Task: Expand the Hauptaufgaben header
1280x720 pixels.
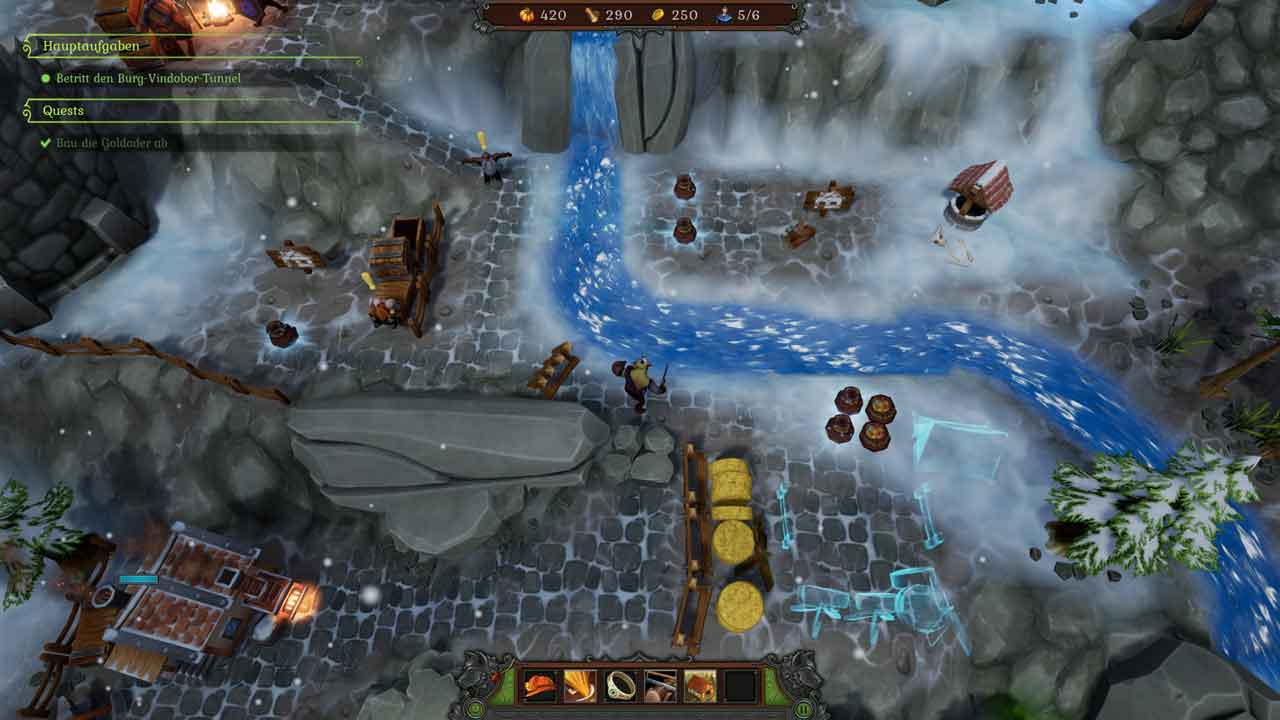Action: pyautogui.click(x=91, y=46)
